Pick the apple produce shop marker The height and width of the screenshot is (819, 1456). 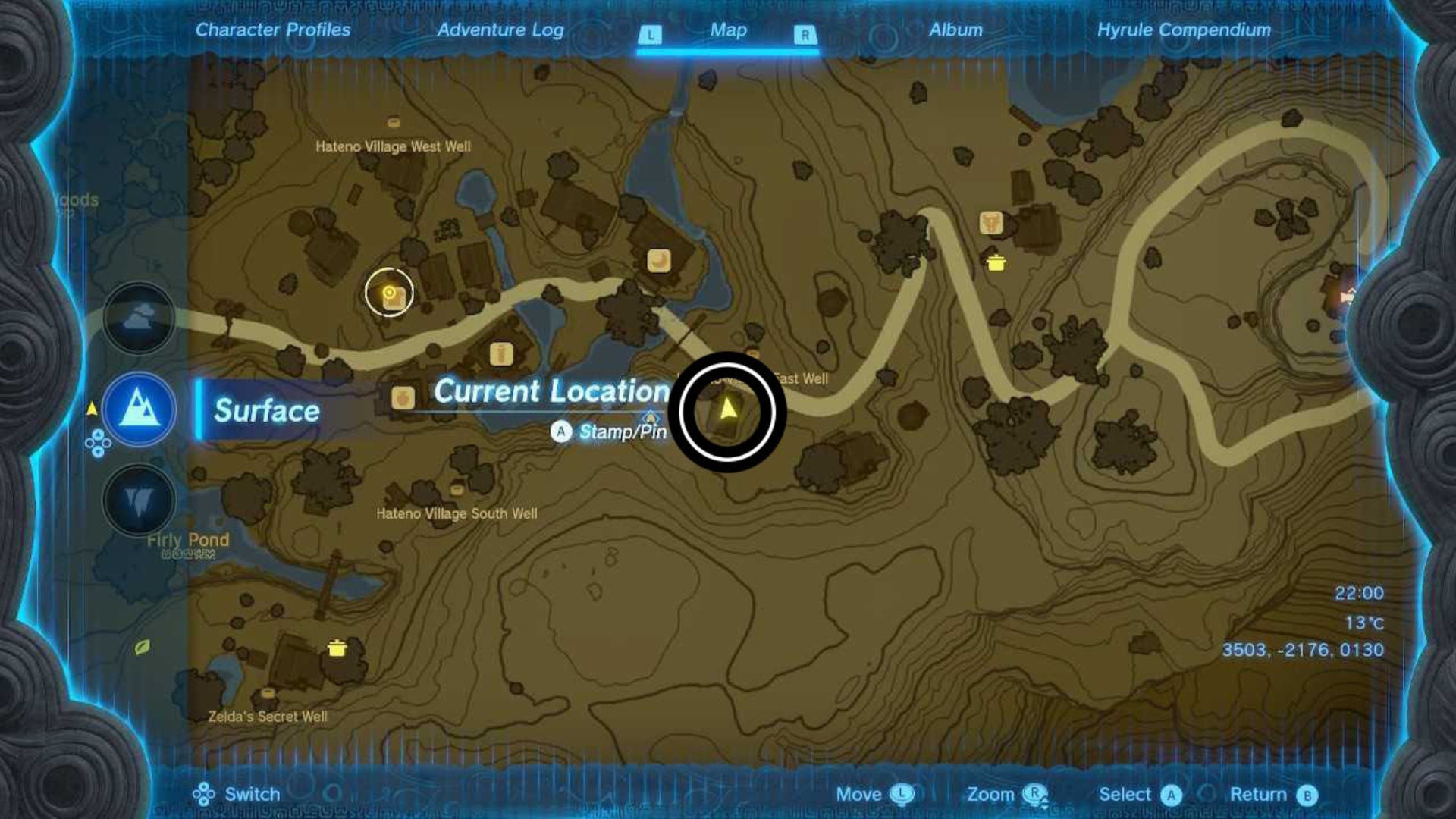[x=403, y=397]
